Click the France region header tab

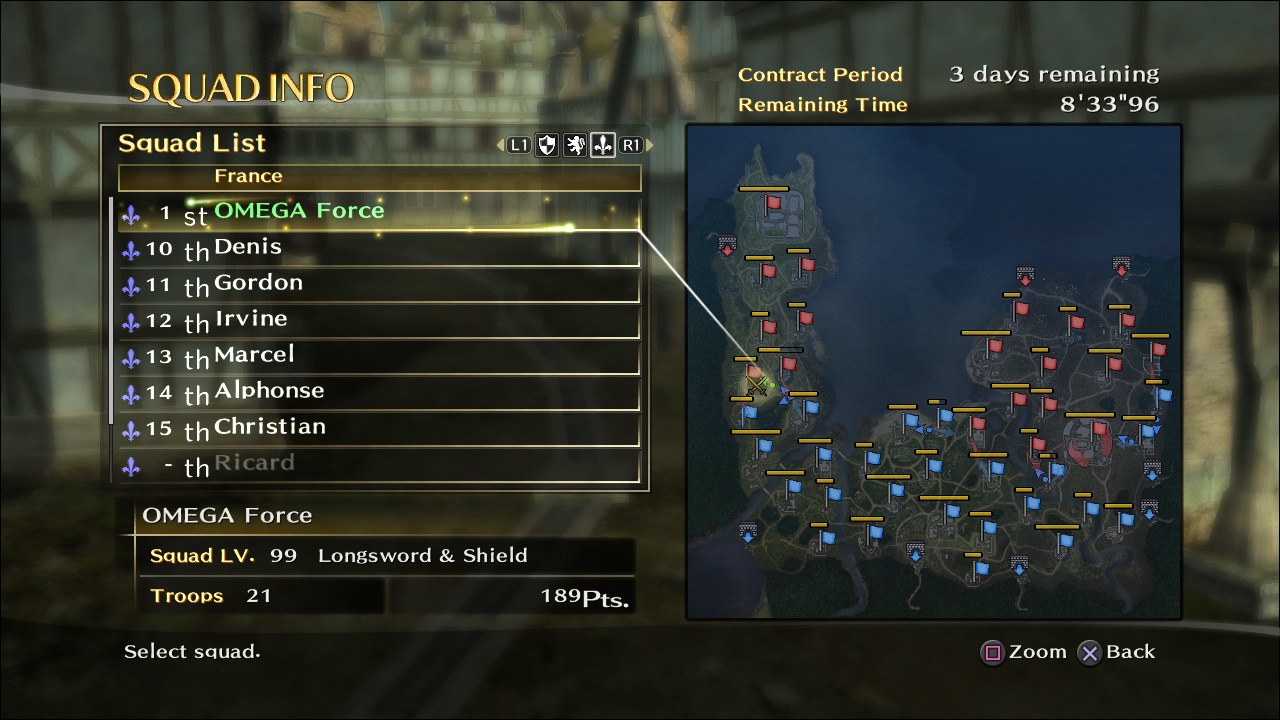tap(249, 176)
